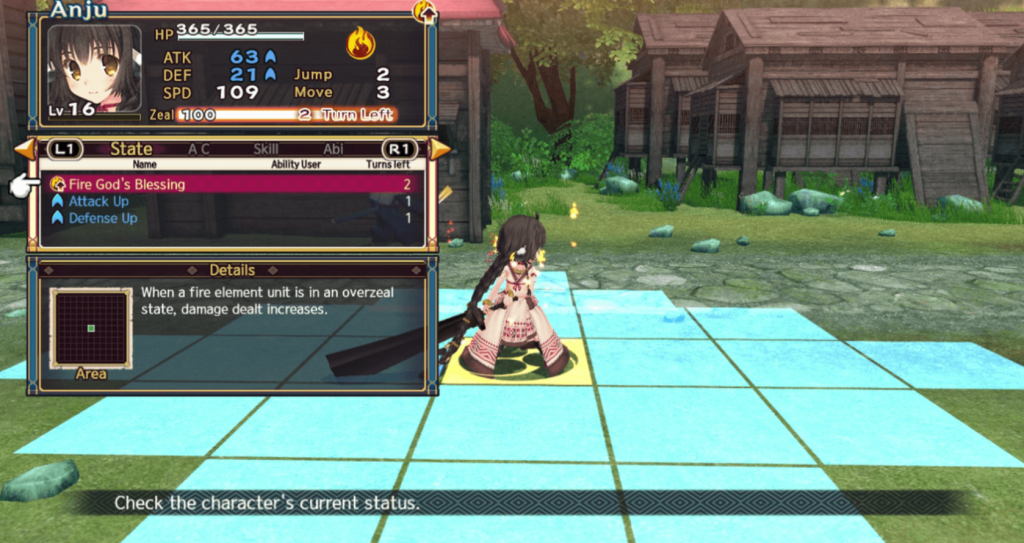Select the Defense Up status entry
Screen dimensions: 1024x543
click(230, 218)
